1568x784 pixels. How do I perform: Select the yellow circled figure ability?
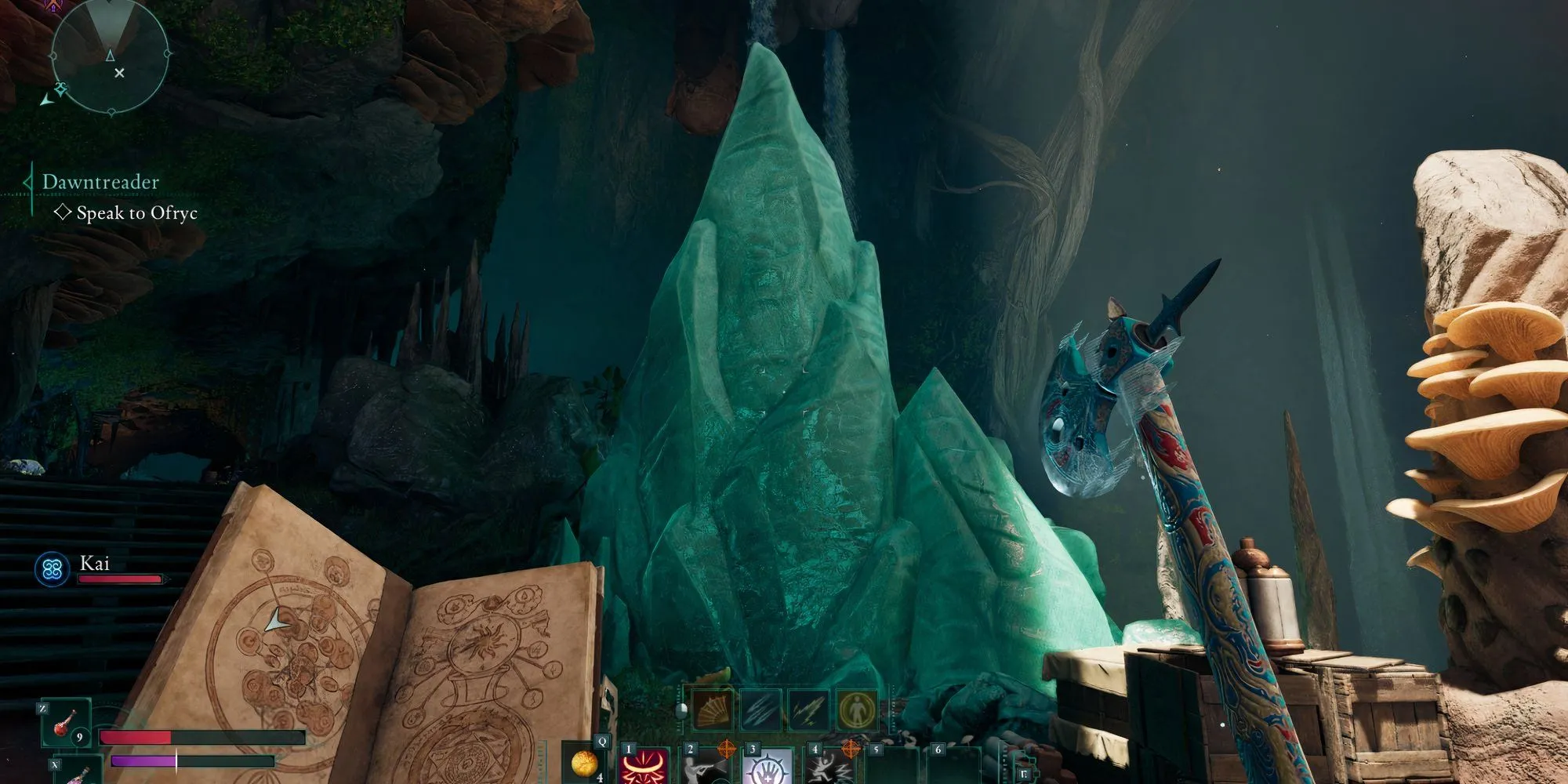click(856, 710)
